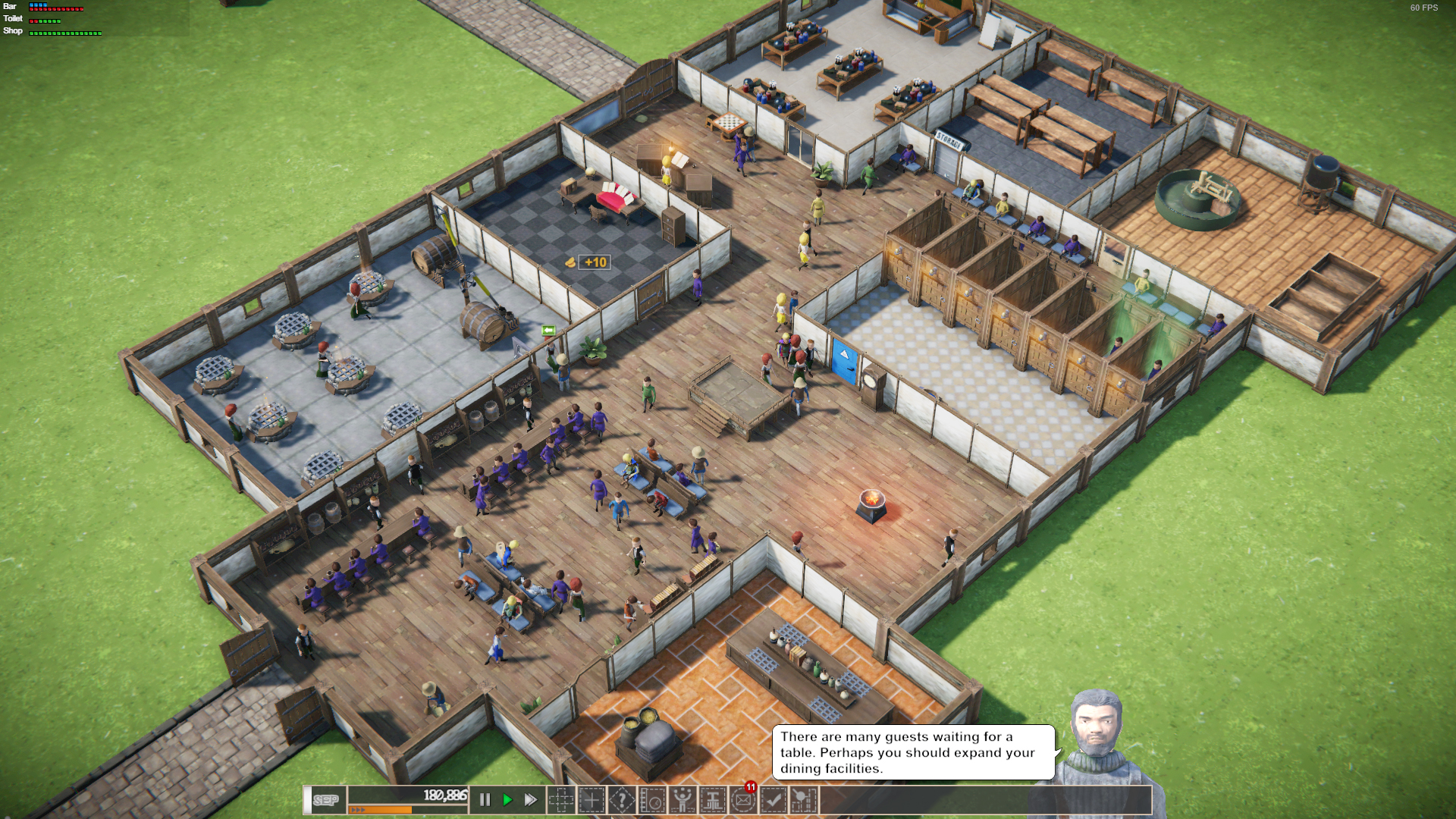
Task: Click the advisor's dining facilities message
Action: click(x=912, y=752)
